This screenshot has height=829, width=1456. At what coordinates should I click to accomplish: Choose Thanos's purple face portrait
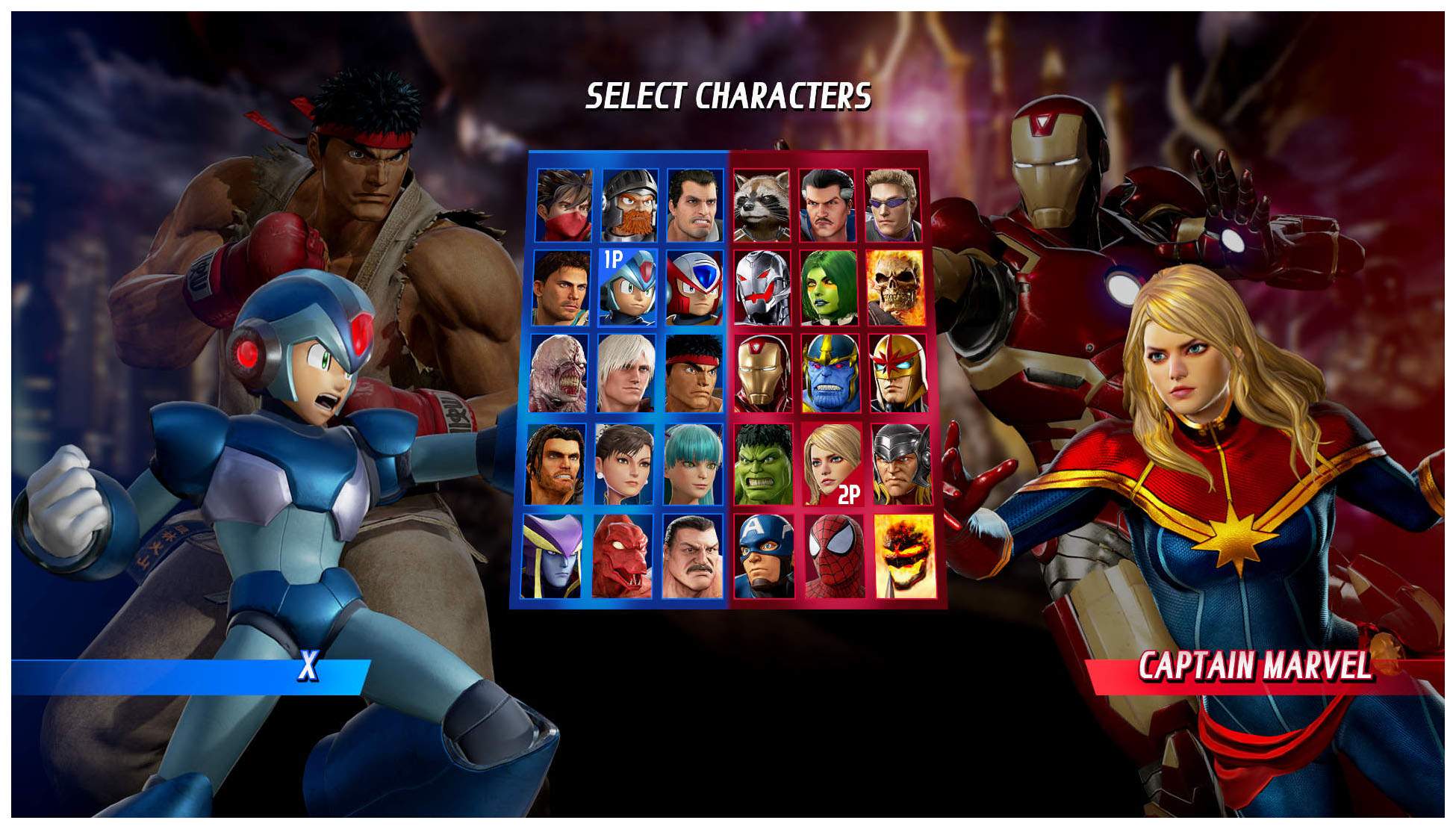tap(830, 373)
